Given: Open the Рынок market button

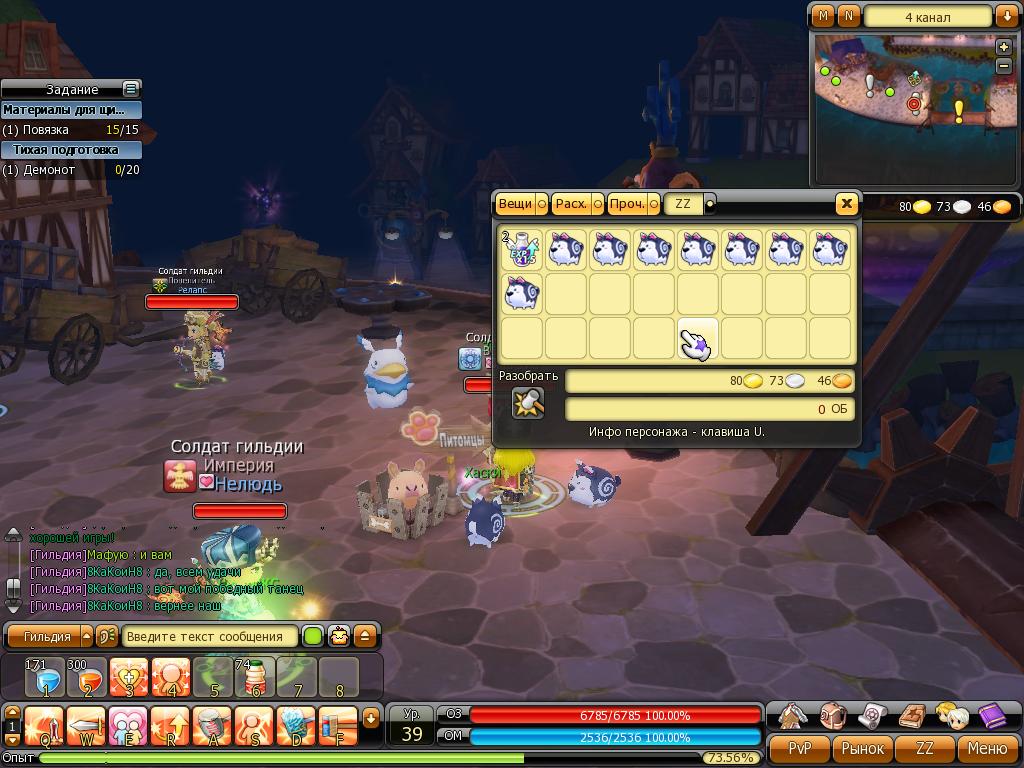Looking at the screenshot, I should 863,748.
